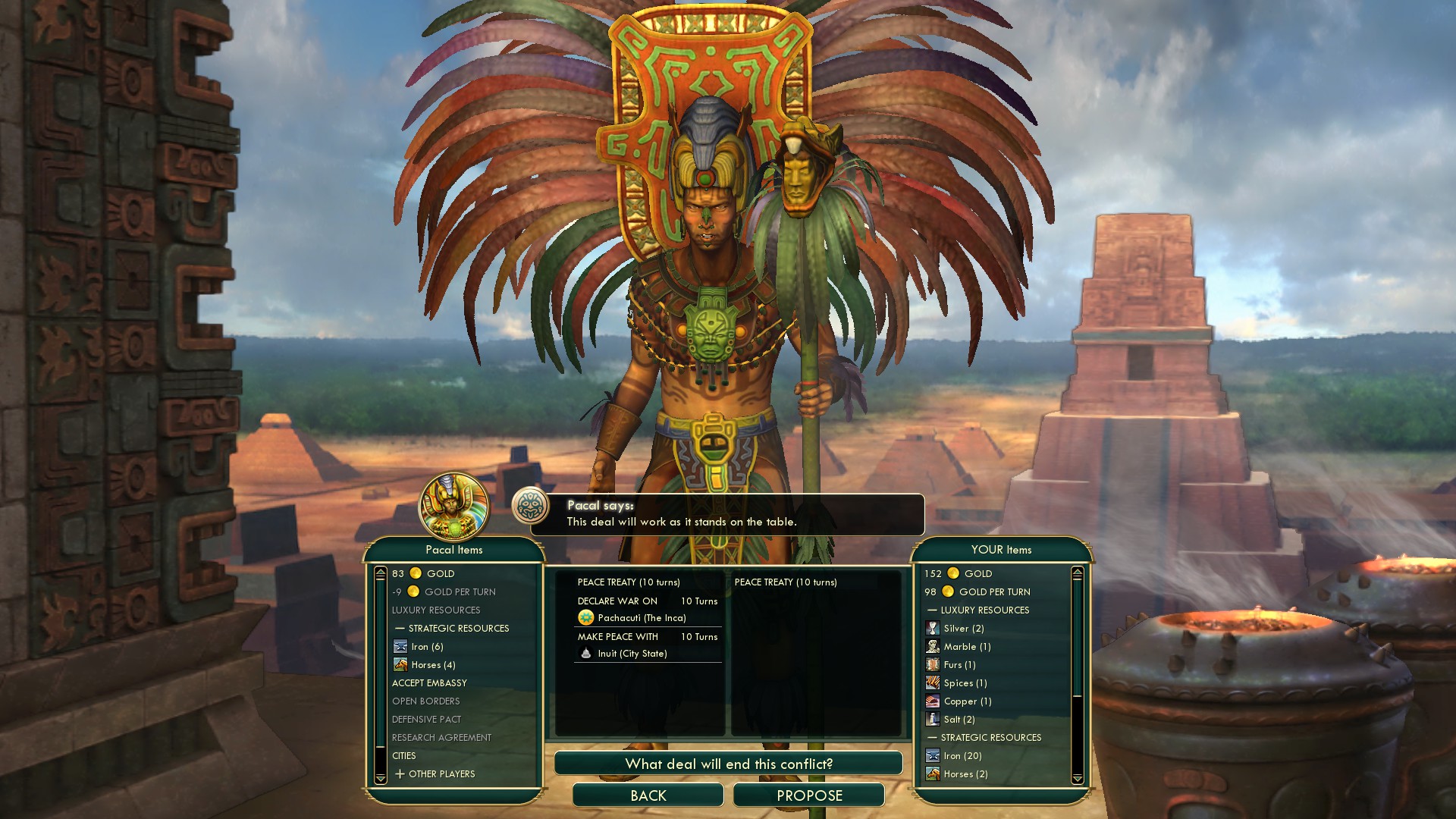Add your Silver (2) to the deal

(x=963, y=629)
